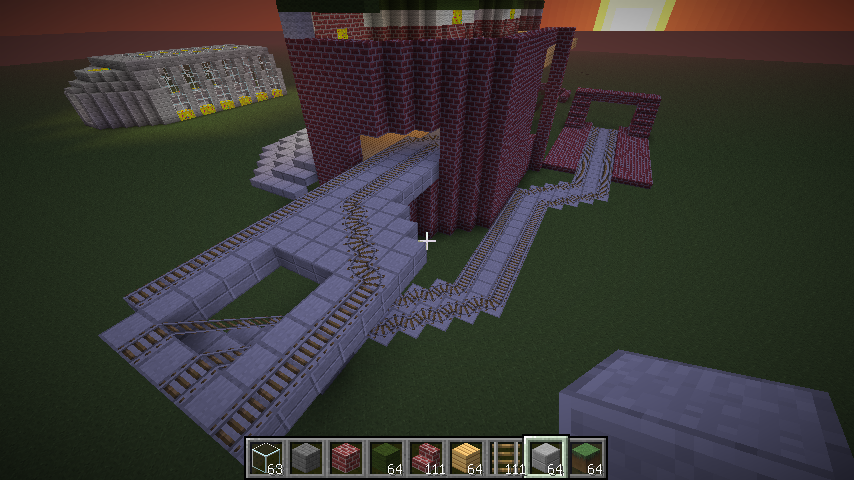Image resolution: width=854 pixels, height=480 pixels.
Task: Choose the wooden planks hotbar slot
Action: point(466,458)
